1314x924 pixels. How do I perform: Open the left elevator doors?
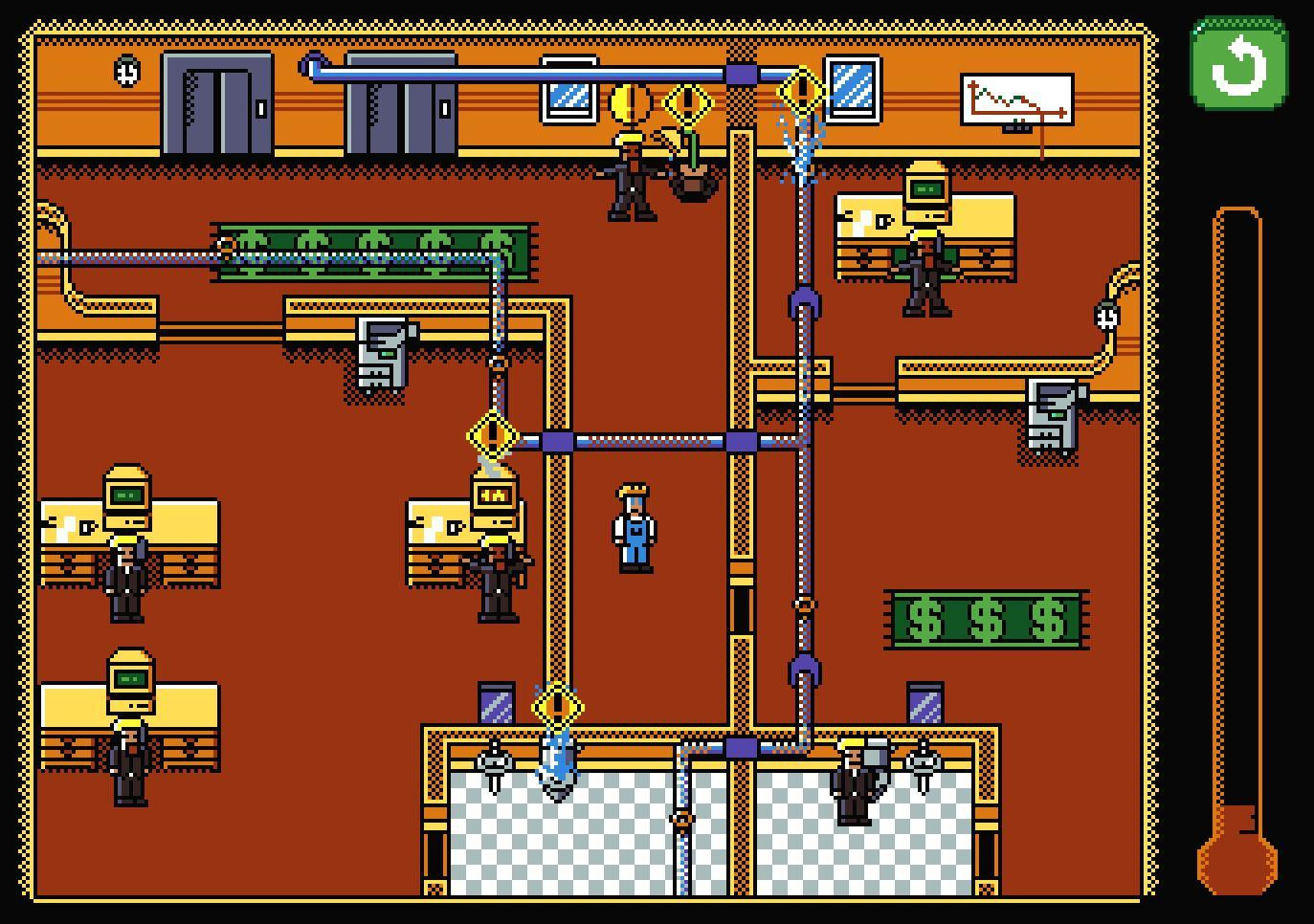215,105
